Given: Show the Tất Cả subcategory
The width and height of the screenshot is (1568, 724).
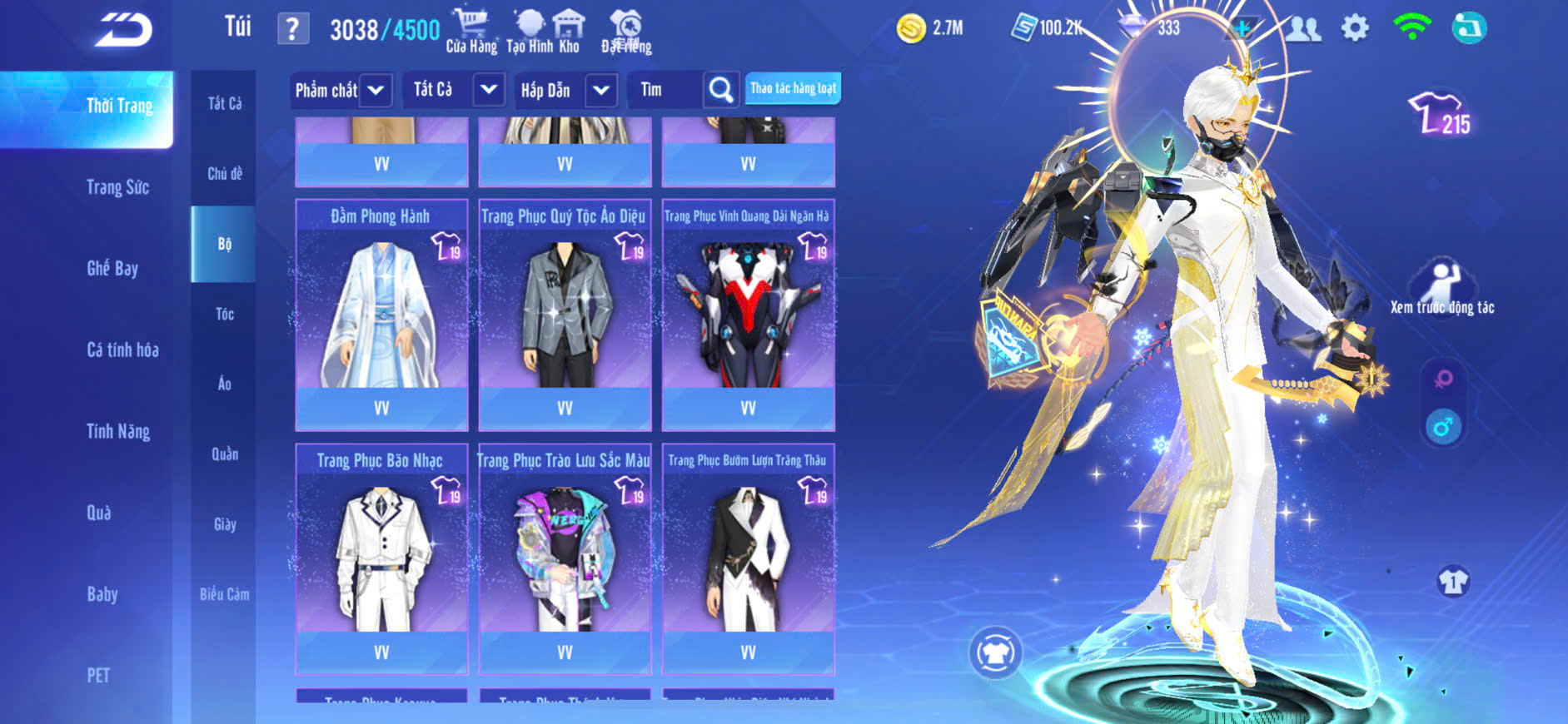Looking at the screenshot, I should point(224,103).
